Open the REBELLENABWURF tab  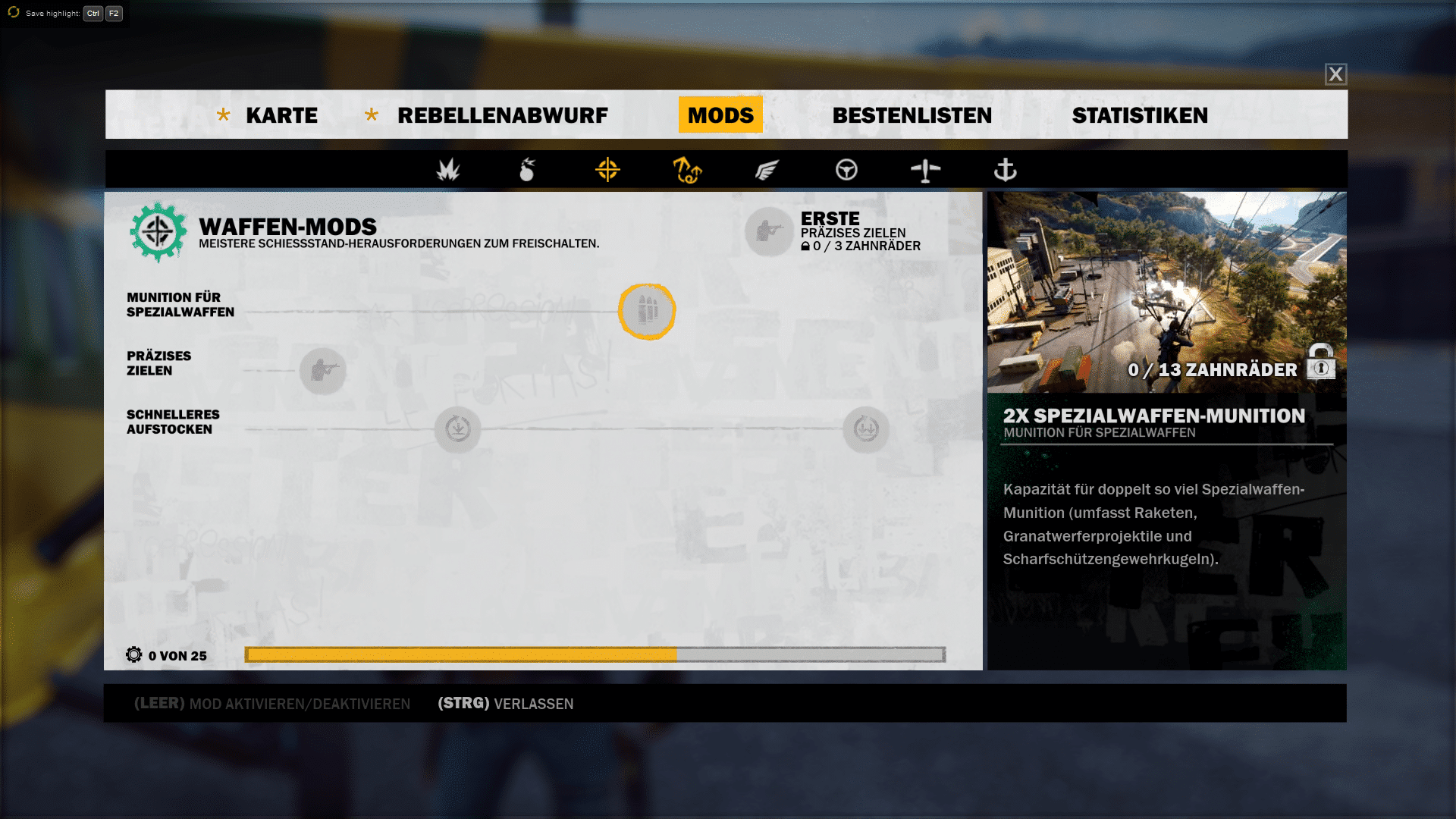(x=502, y=115)
